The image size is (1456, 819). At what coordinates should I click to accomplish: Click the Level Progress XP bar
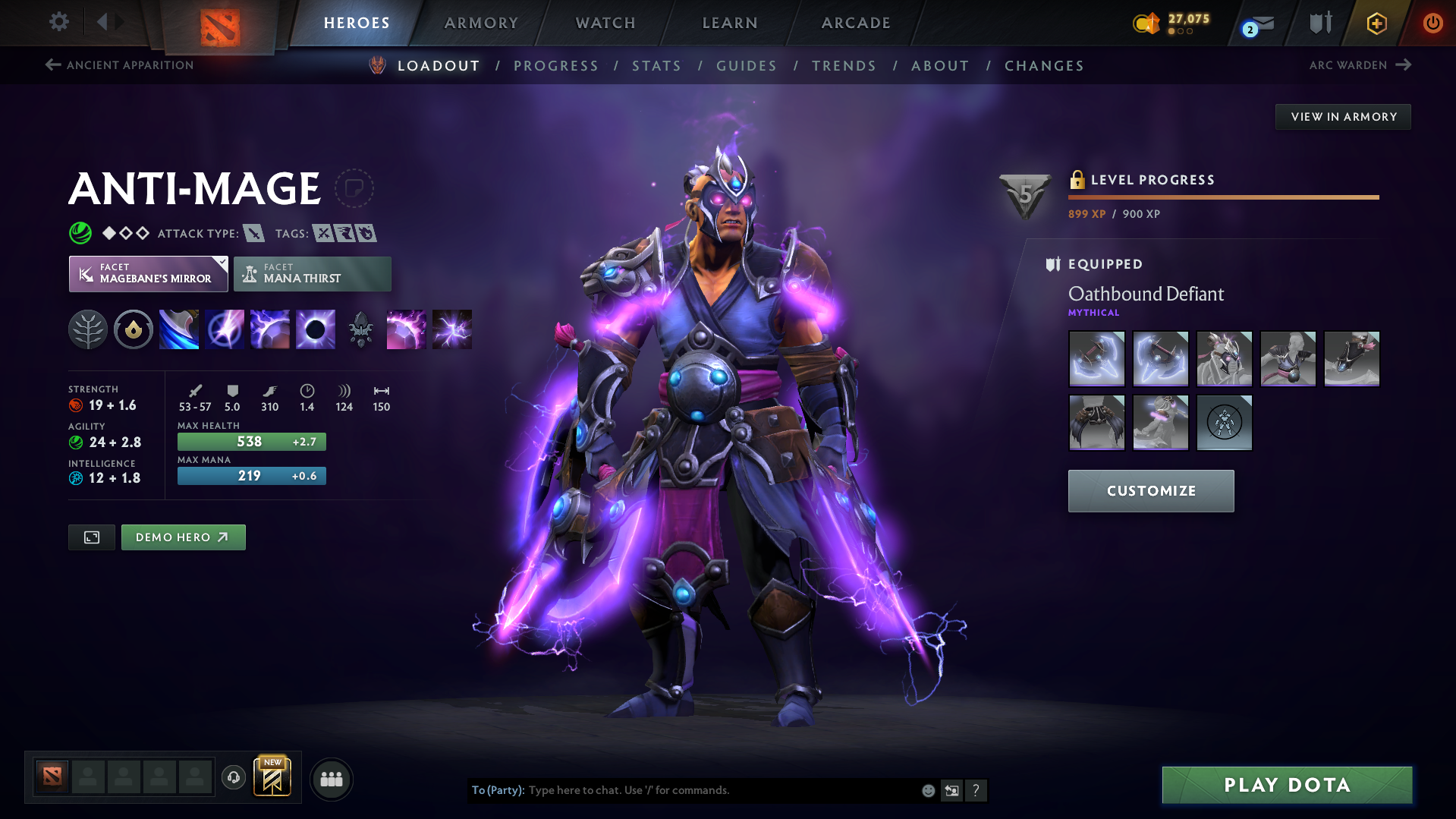[x=1223, y=197]
